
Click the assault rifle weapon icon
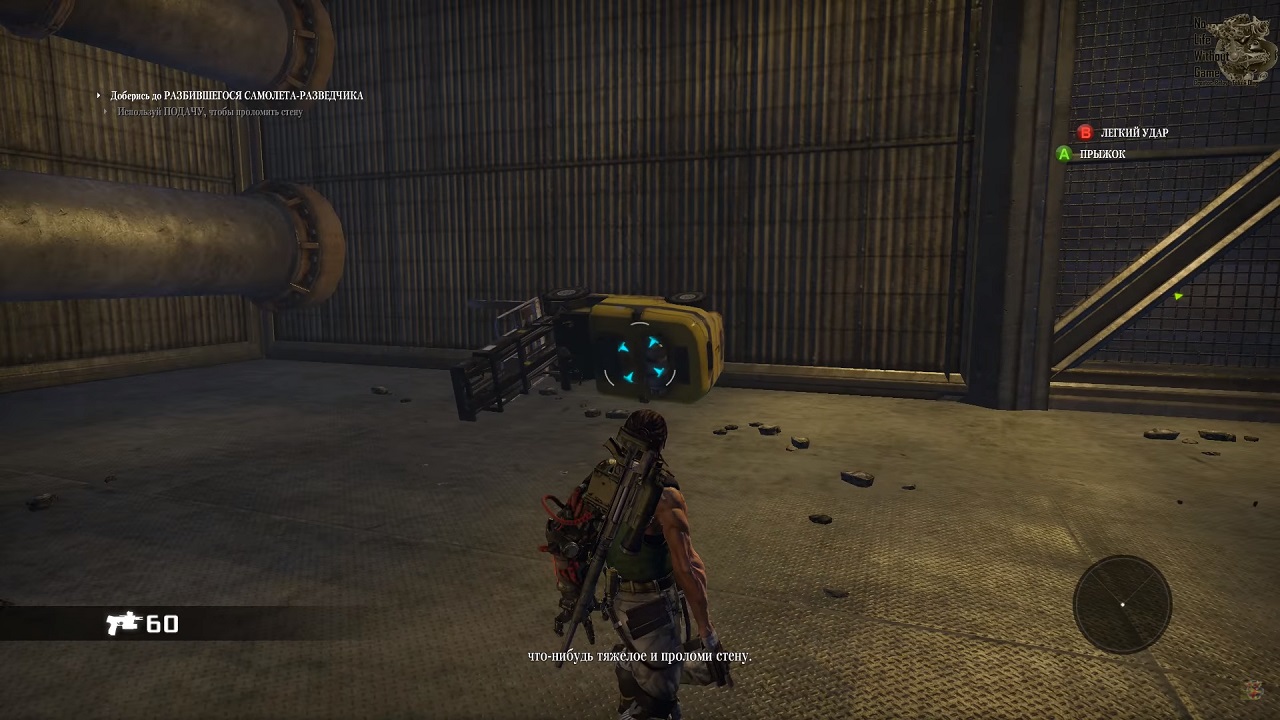click(x=124, y=624)
